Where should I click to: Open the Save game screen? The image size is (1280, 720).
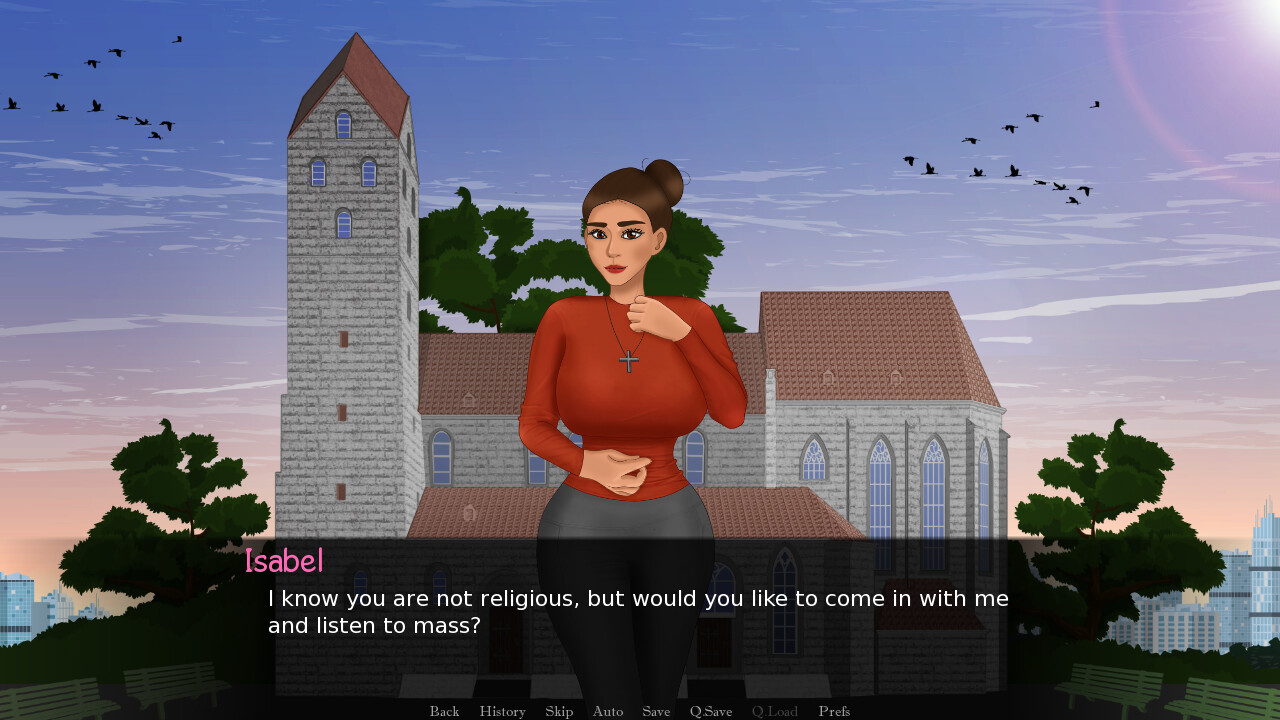(656, 711)
